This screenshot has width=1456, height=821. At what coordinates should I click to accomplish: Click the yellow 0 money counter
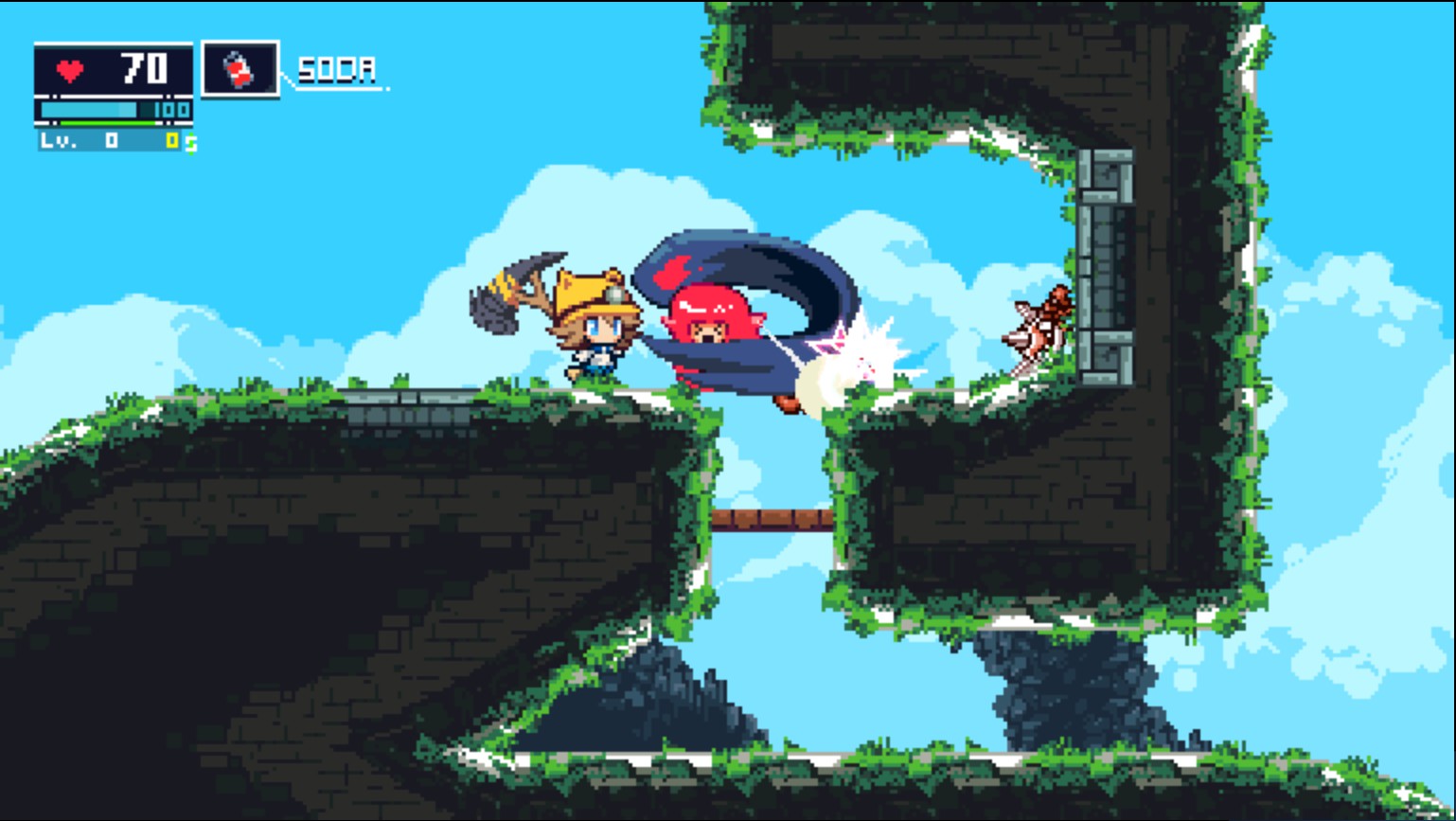(172, 140)
